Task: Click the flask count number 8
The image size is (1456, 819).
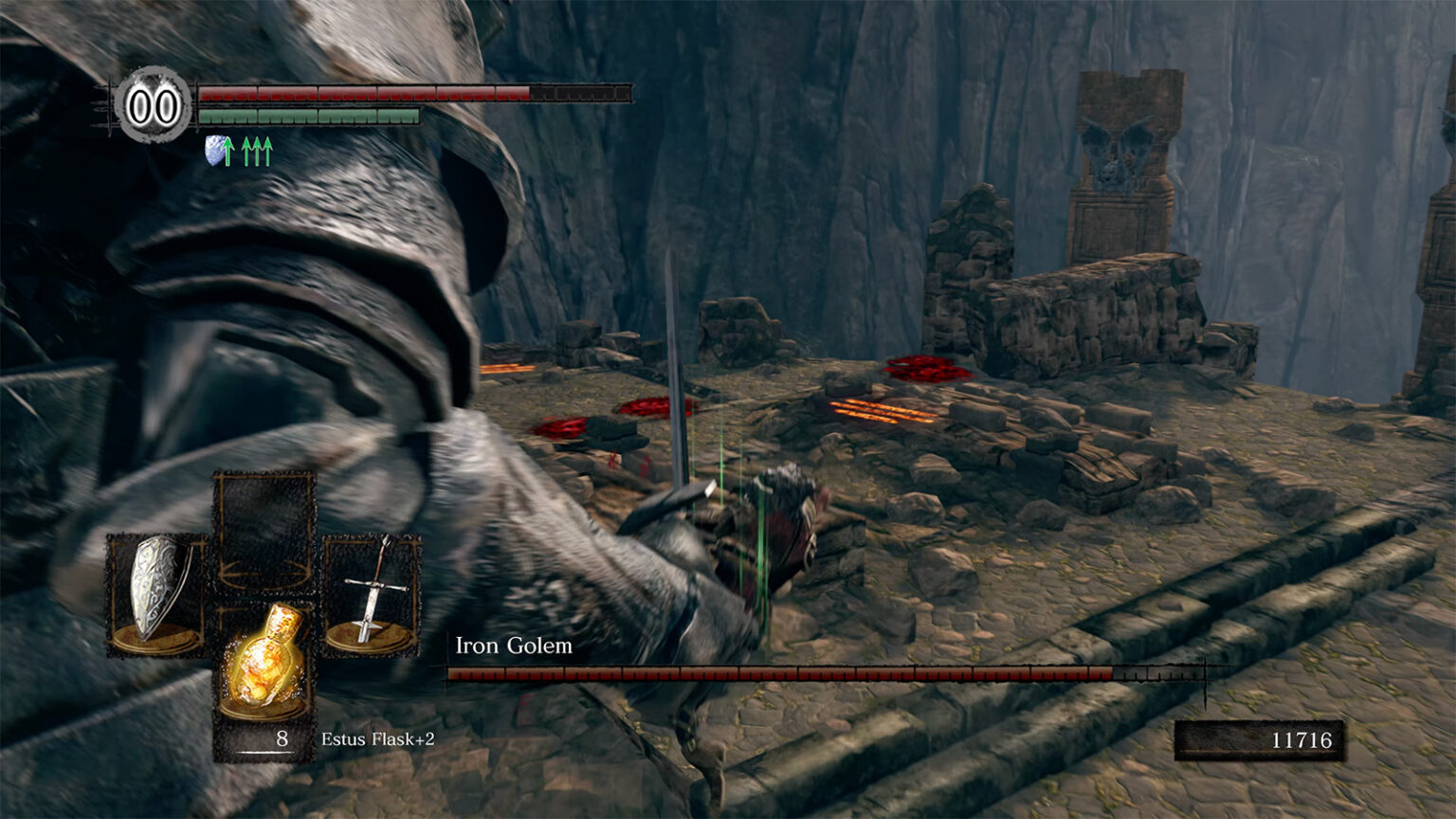Action: click(281, 736)
